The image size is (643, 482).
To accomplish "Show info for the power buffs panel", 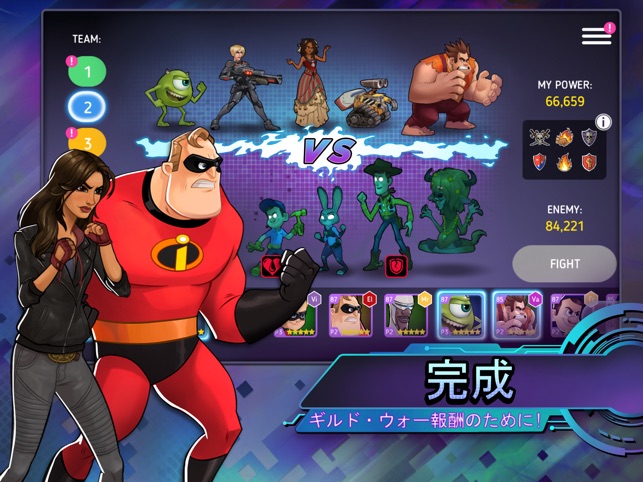I will pos(603,123).
